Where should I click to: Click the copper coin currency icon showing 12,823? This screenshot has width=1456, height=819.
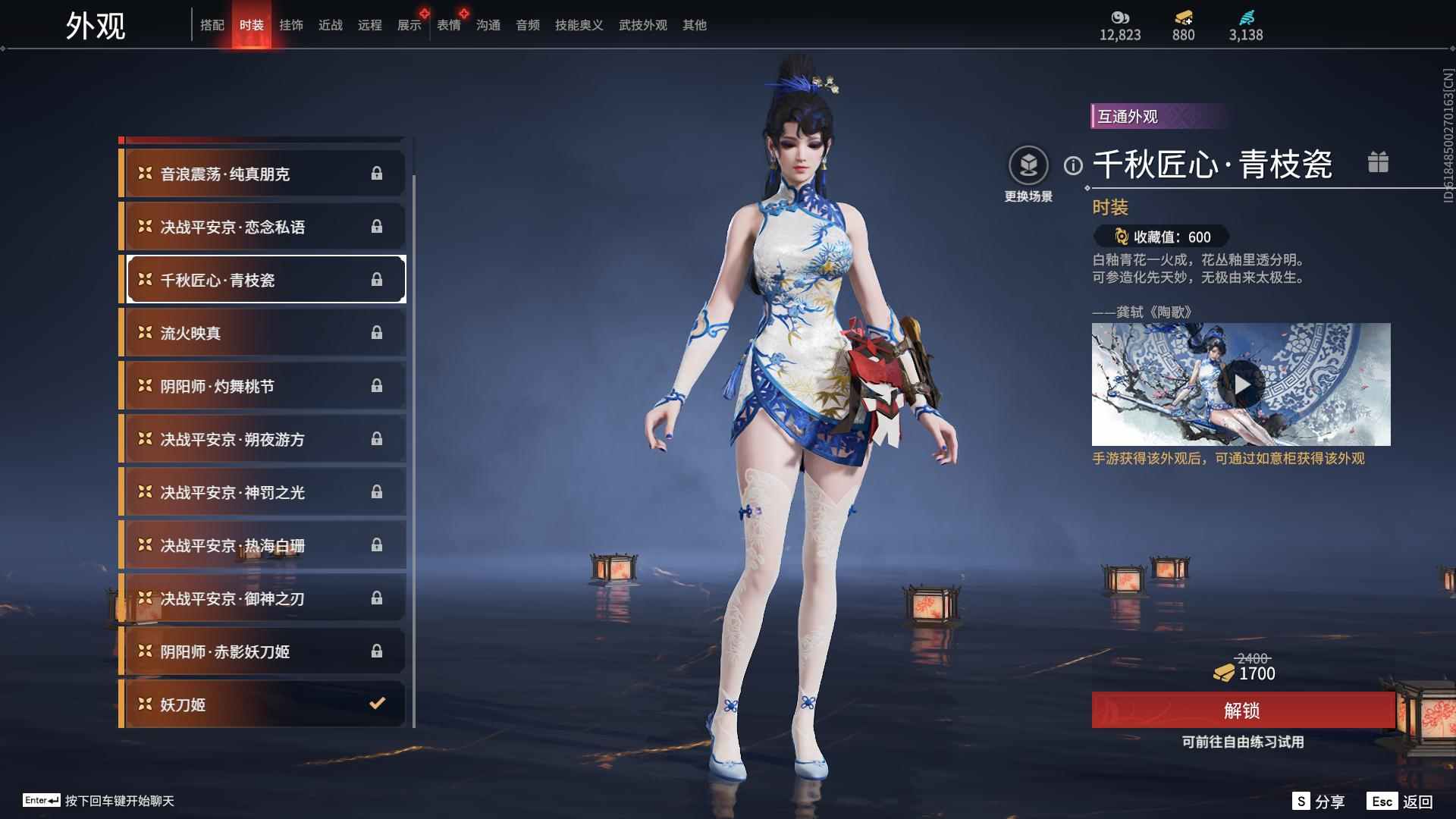click(1119, 18)
